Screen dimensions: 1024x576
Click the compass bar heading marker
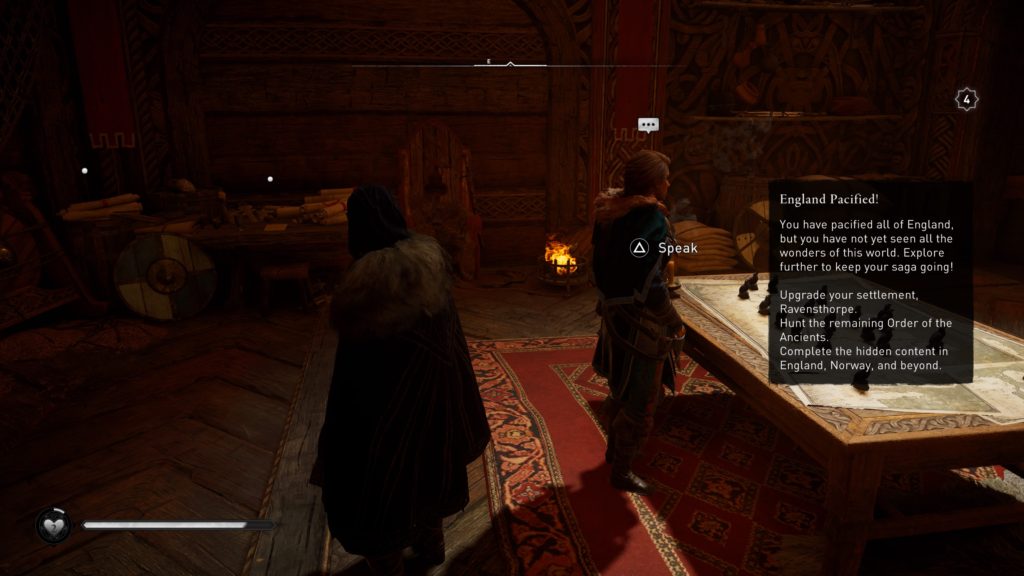(510, 64)
